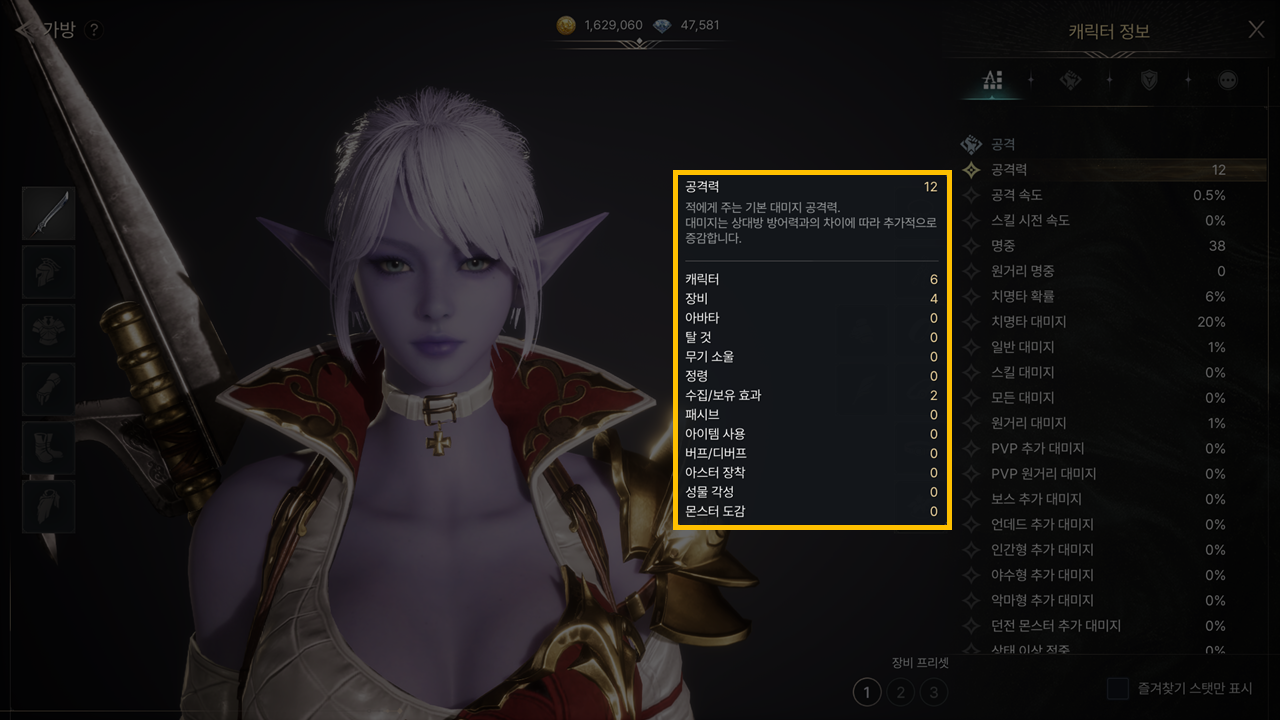
Task: Open the question mark help icon
Action: click(x=93, y=30)
